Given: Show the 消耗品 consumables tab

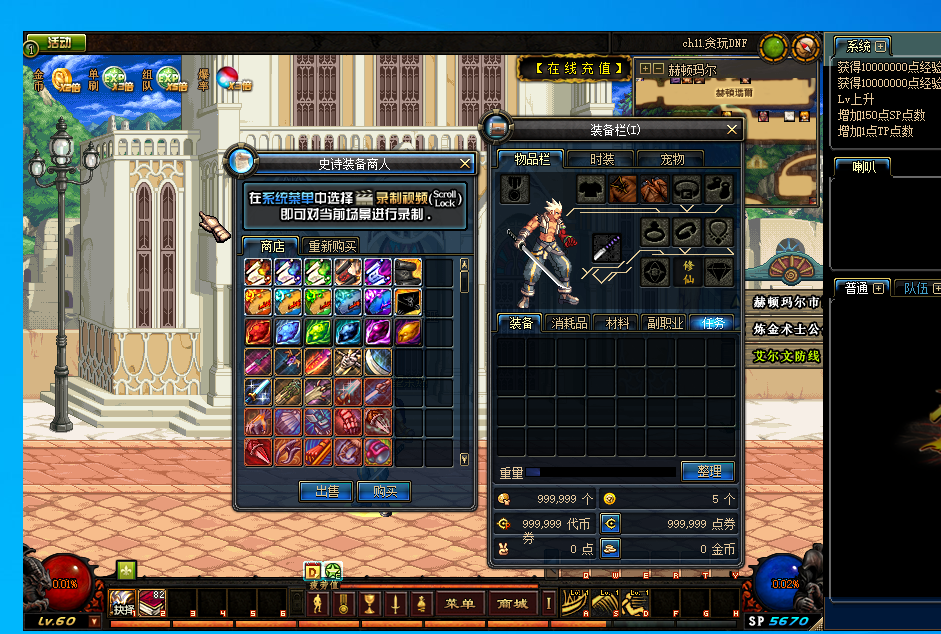Looking at the screenshot, I should click(x=568, y=323).
